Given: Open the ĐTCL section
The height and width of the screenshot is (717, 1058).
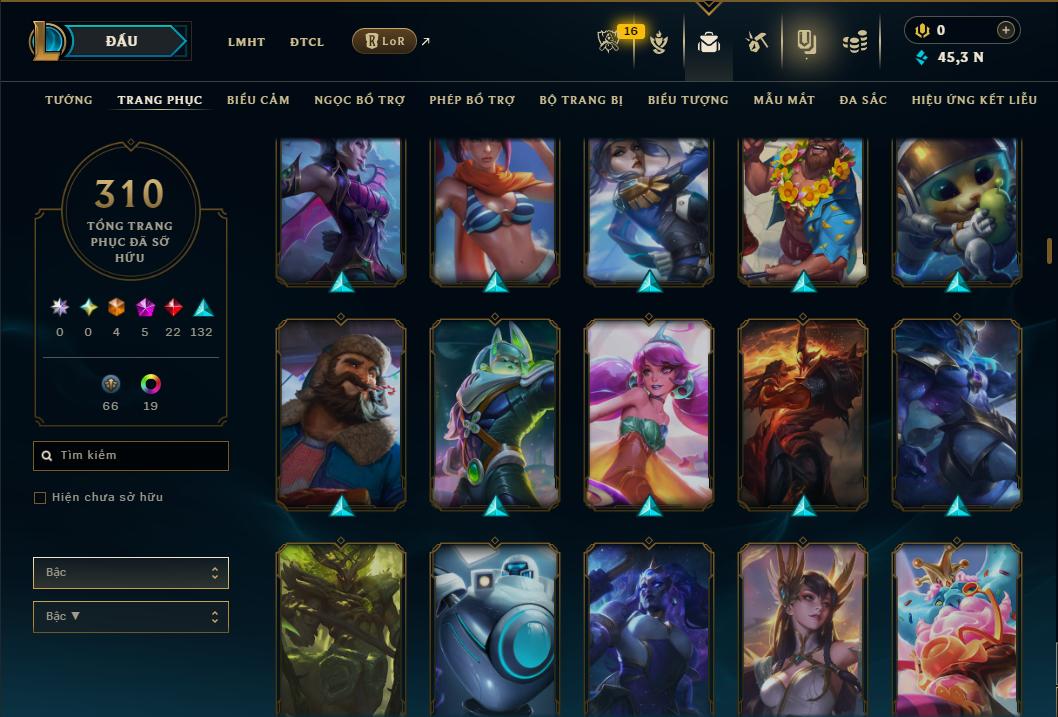Looking at the screenshot, I should pos(307,42).
